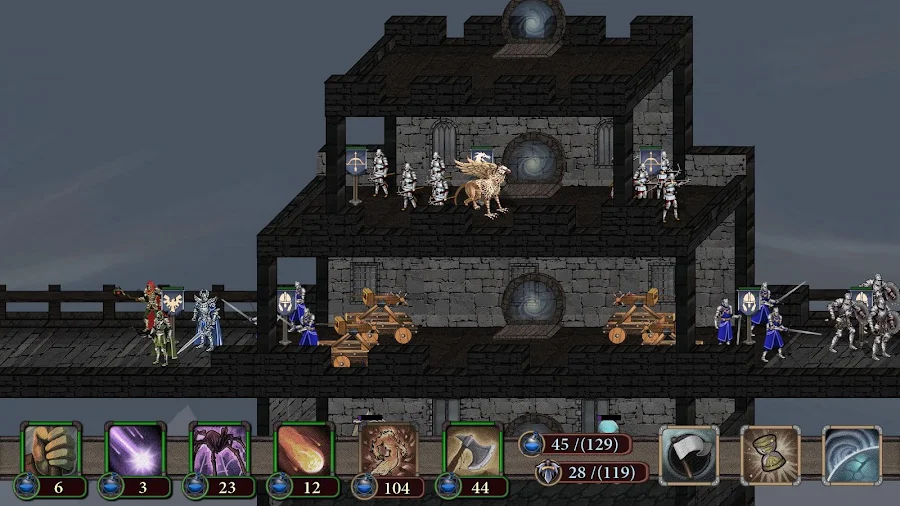Image resolution: width=900 pixels, height=506 pixels.
Task: Select the giant spider summon ability
Action: pos(220,451)
